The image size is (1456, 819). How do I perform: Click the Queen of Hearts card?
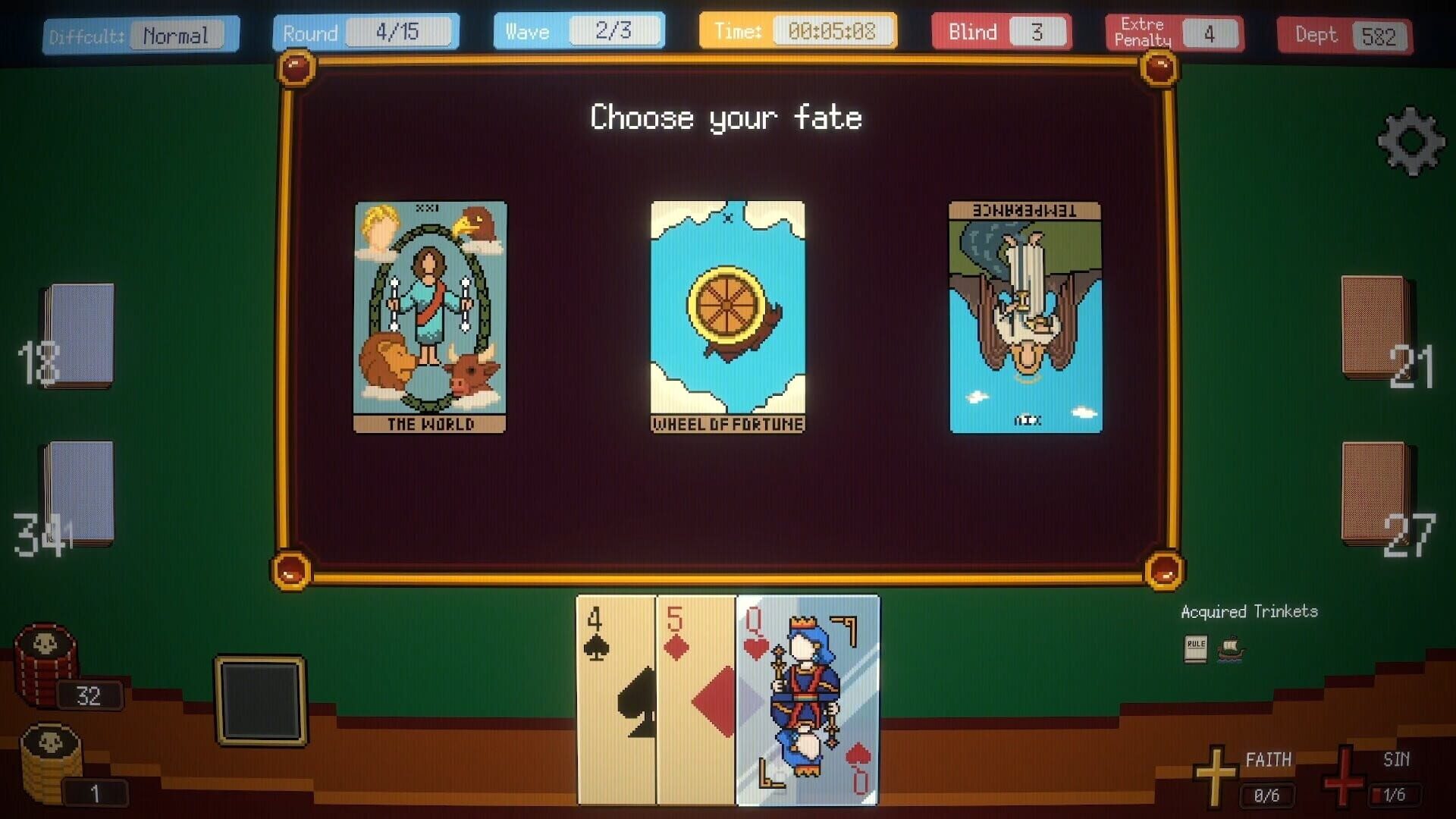tap(808, 705)
